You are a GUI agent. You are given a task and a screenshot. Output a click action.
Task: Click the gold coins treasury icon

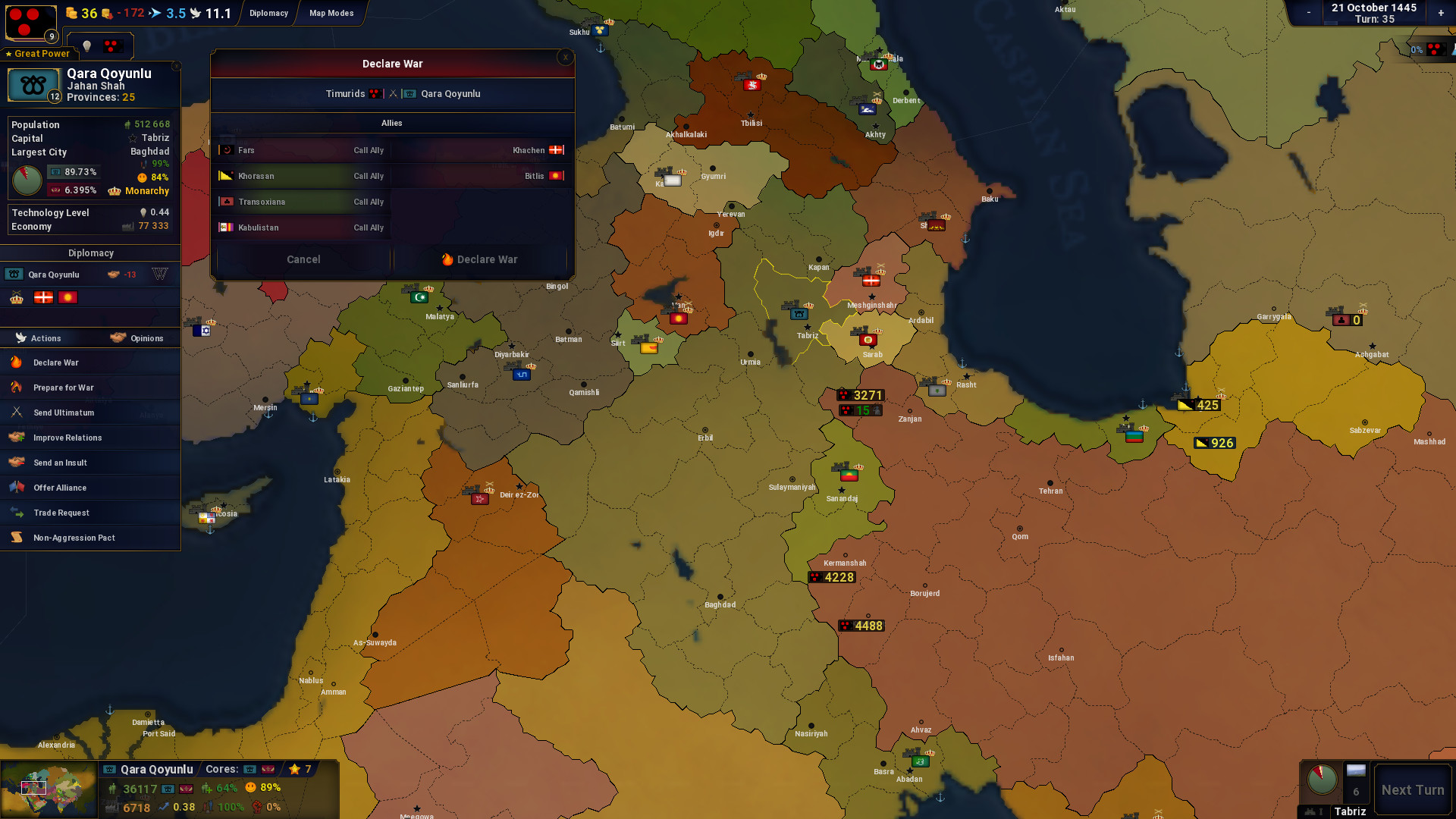[70, 13]
